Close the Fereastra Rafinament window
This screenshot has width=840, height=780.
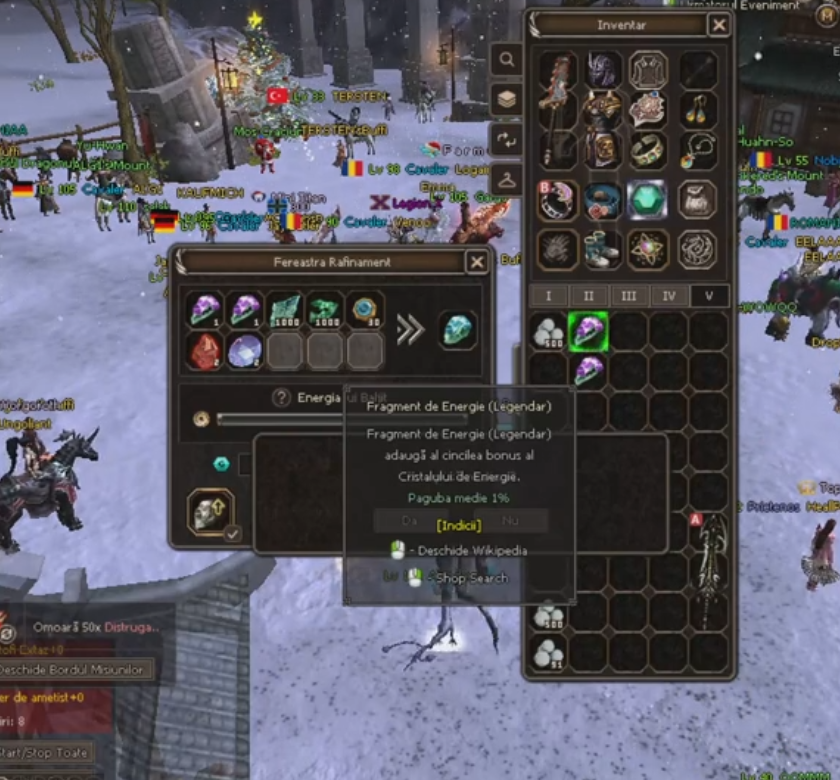click(477, 262)
